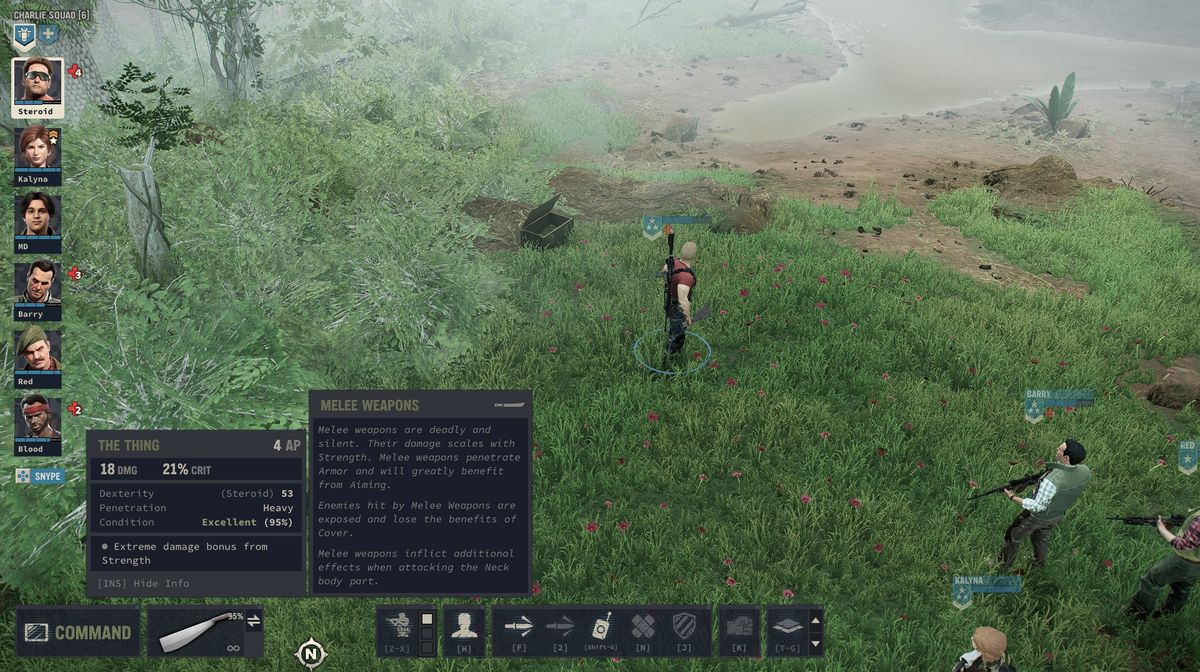The height and width of the screenshot is (672, 1200).
Task: Select the Charlie Squad shield icon
Action: click(24, 34)
